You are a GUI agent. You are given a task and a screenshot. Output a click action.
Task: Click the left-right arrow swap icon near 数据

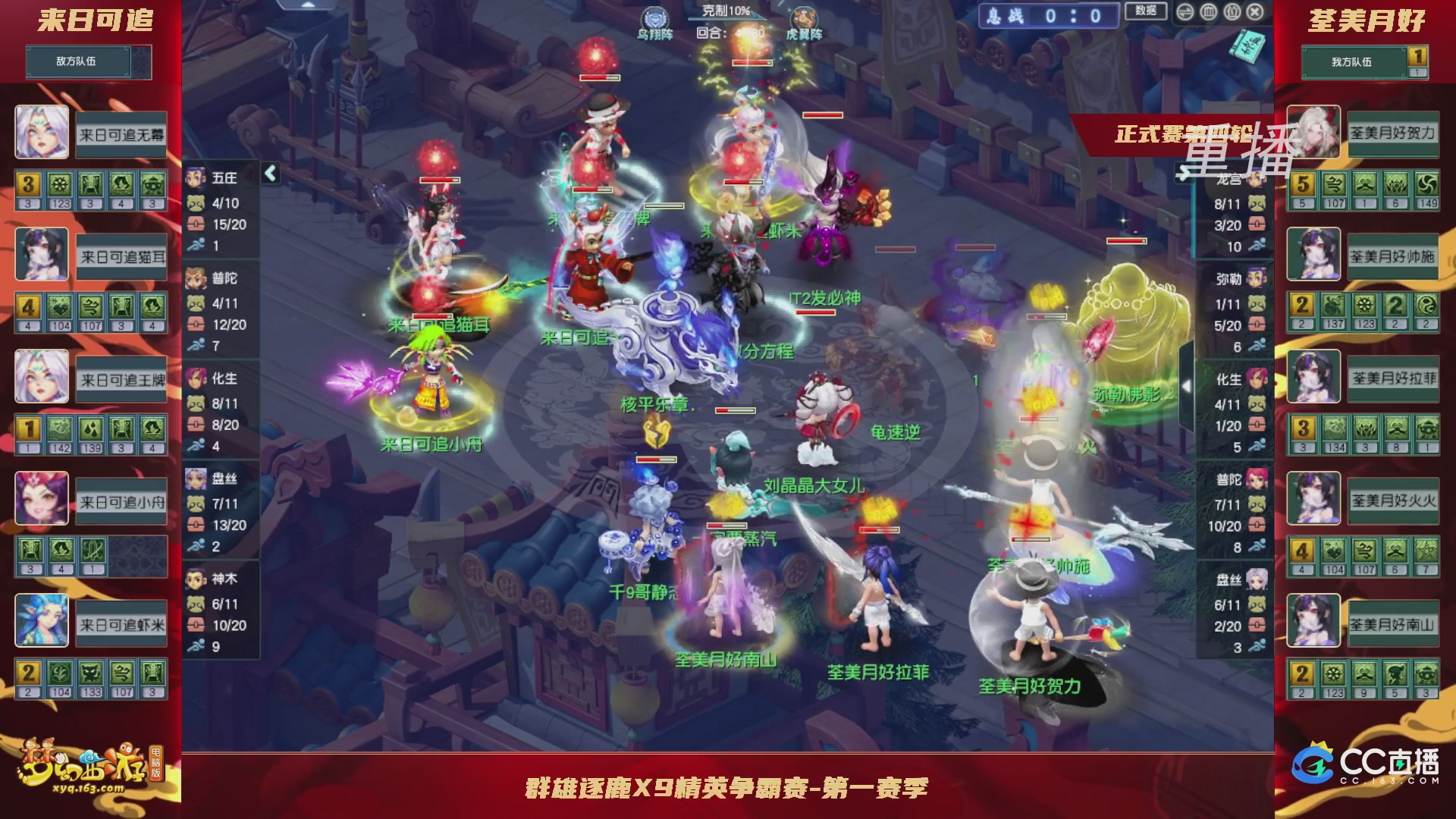pos(1185,11)
